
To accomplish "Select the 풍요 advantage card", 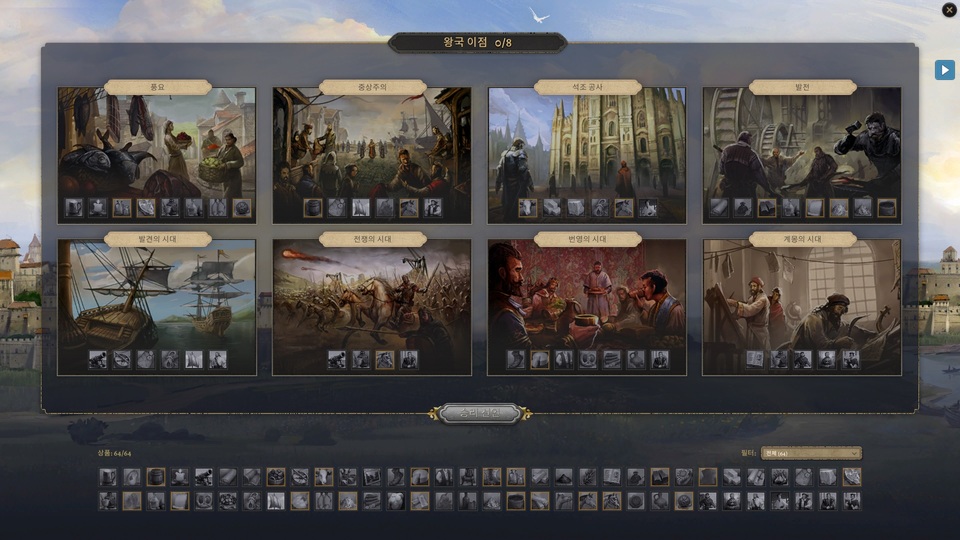I will tap(157, 145).
